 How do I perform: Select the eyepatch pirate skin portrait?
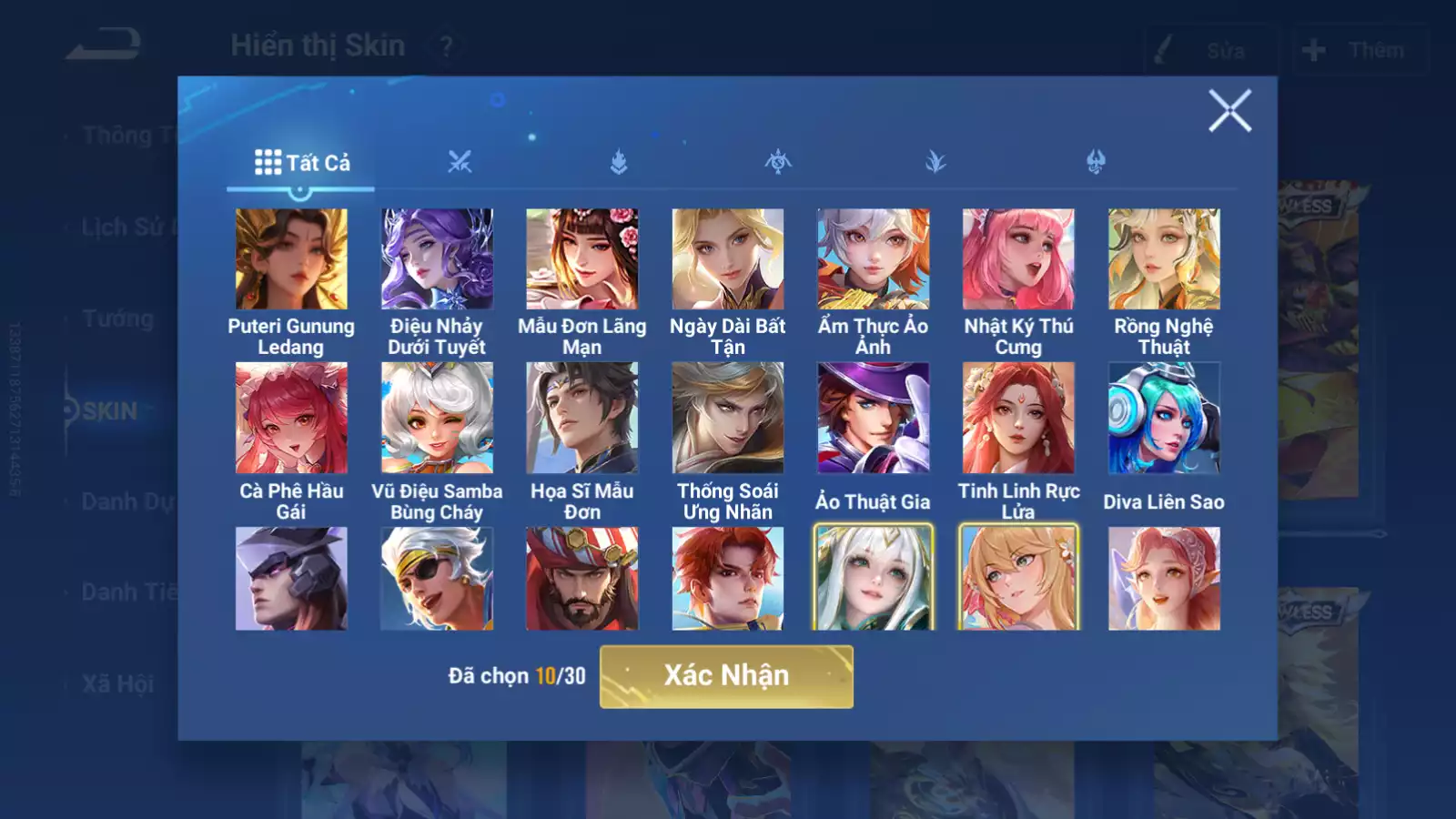point(437,579)
